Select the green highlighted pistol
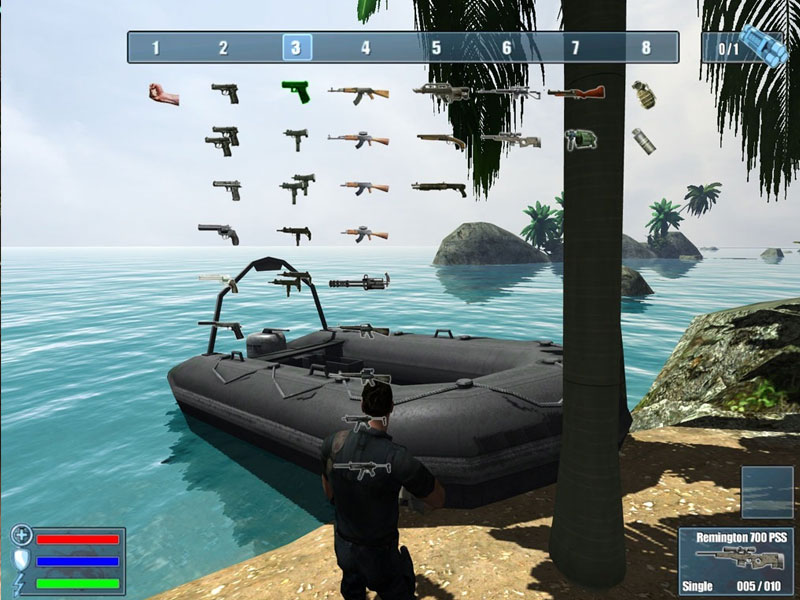 click(296, 92)
